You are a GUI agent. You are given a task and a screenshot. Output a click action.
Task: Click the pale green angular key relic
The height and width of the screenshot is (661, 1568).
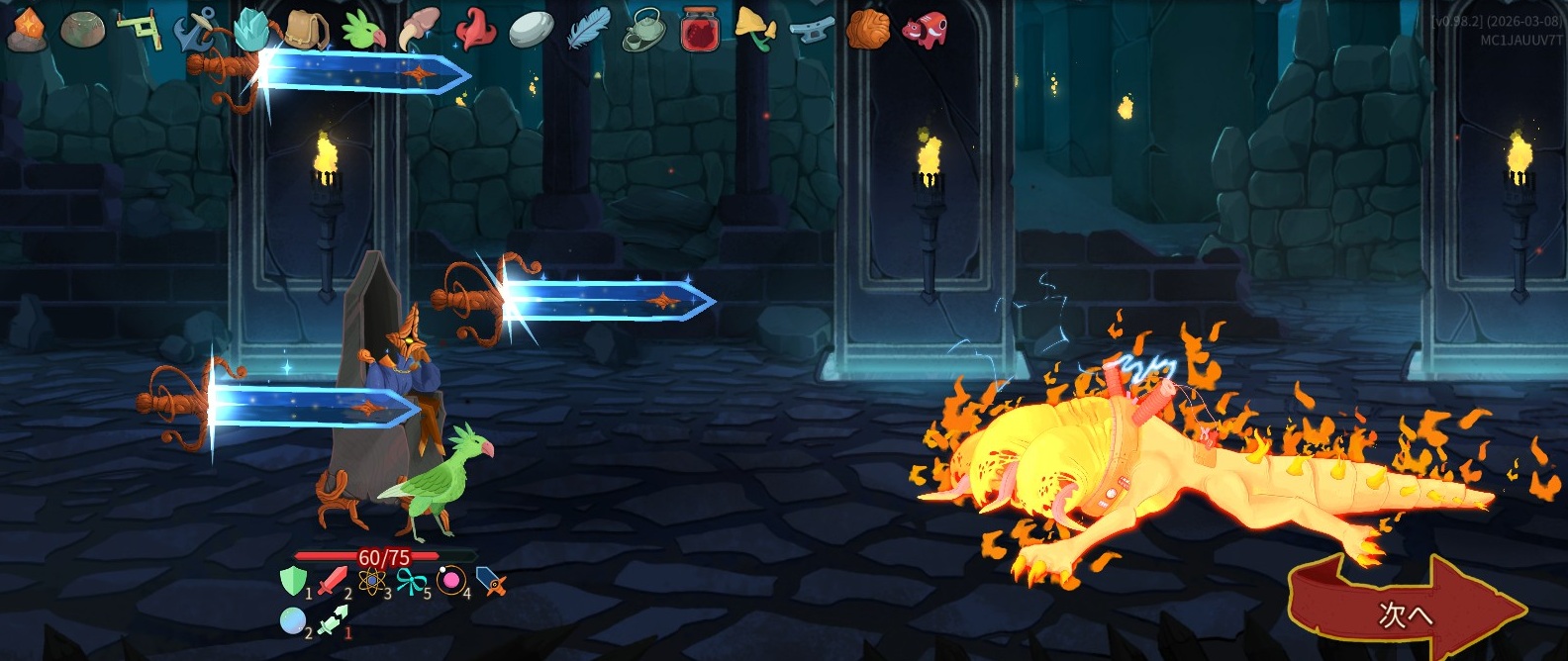140,29
